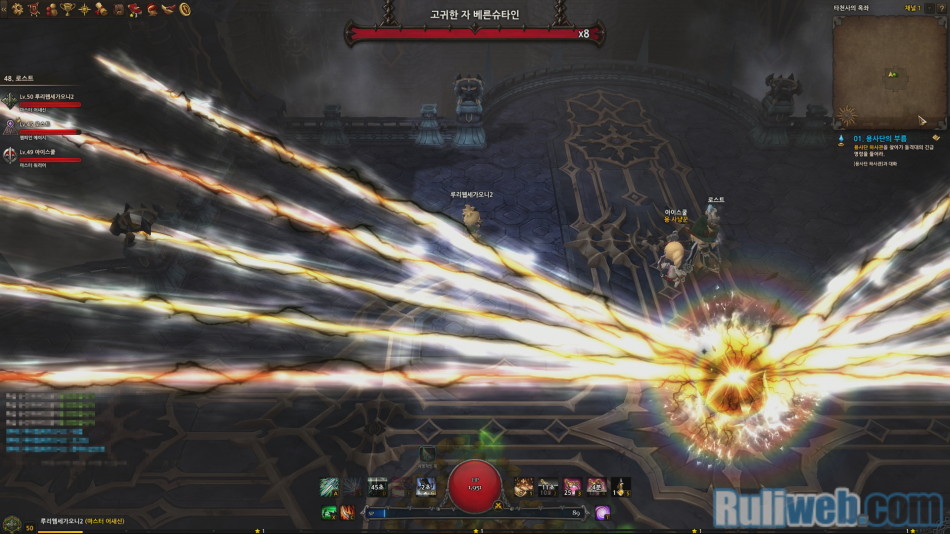
Task: Click the quest book icon beside tracker
Action: (x=936, y=138)
